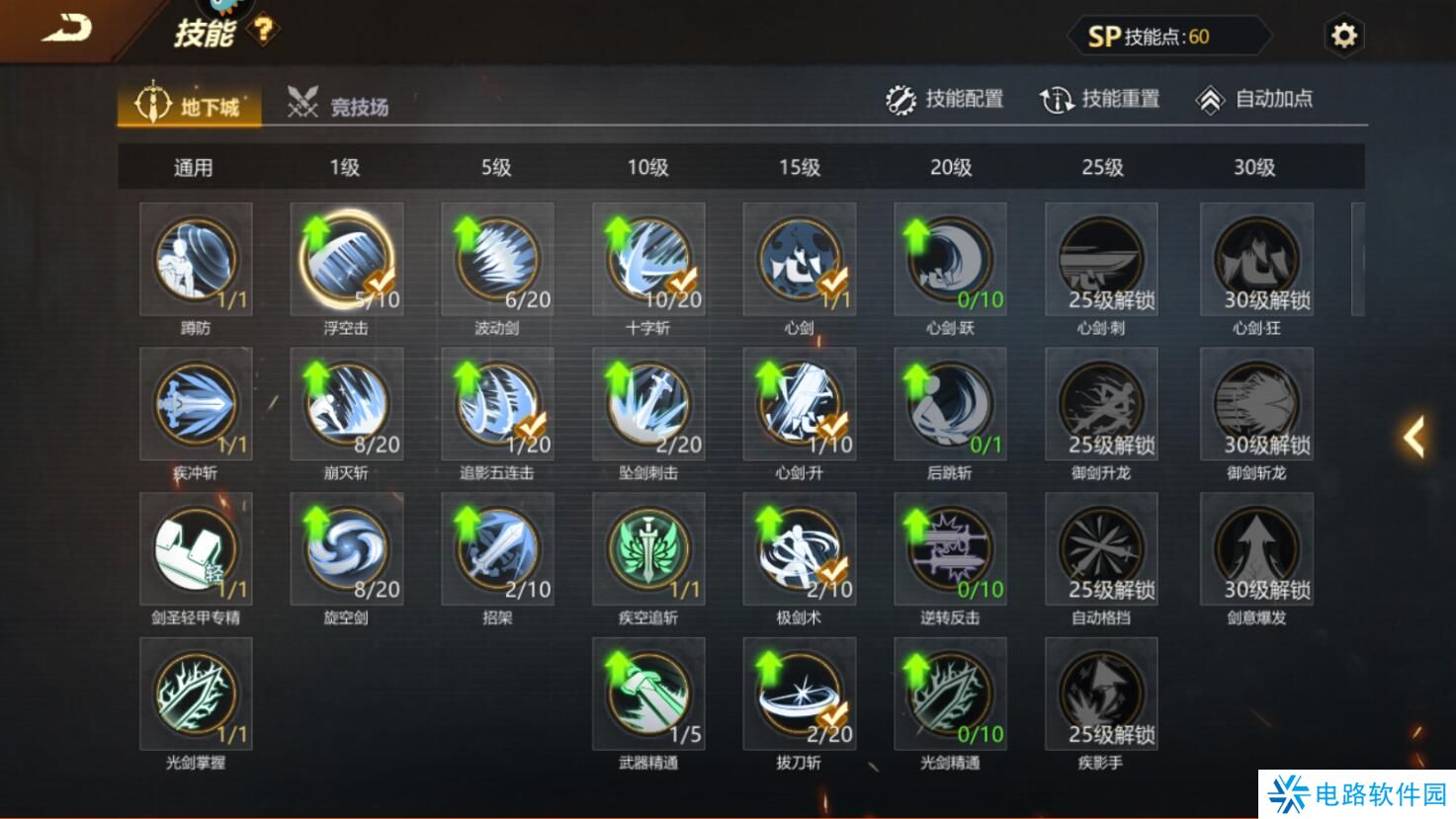This screenshot has height=819, width=1456.
Task: Switch to the 地下城 tab
Action: (190, 105)
